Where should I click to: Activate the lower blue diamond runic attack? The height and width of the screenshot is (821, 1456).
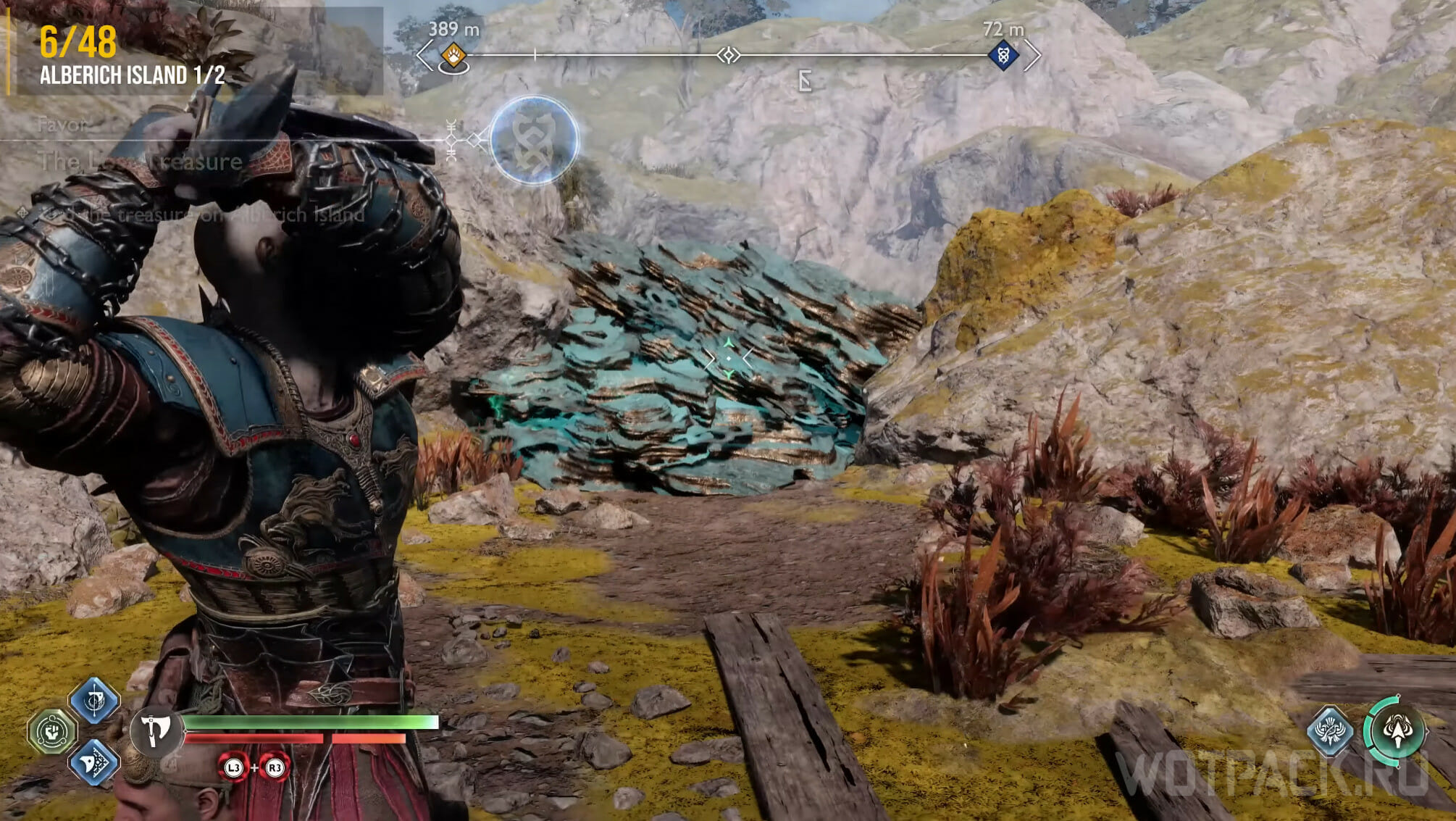[94, 762]
